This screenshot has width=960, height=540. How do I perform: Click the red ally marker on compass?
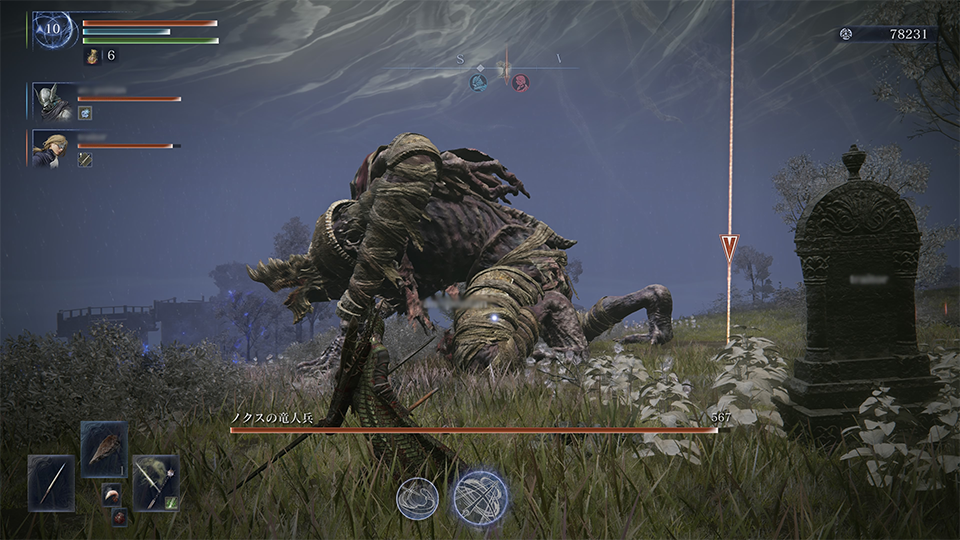tap(520, 83)
